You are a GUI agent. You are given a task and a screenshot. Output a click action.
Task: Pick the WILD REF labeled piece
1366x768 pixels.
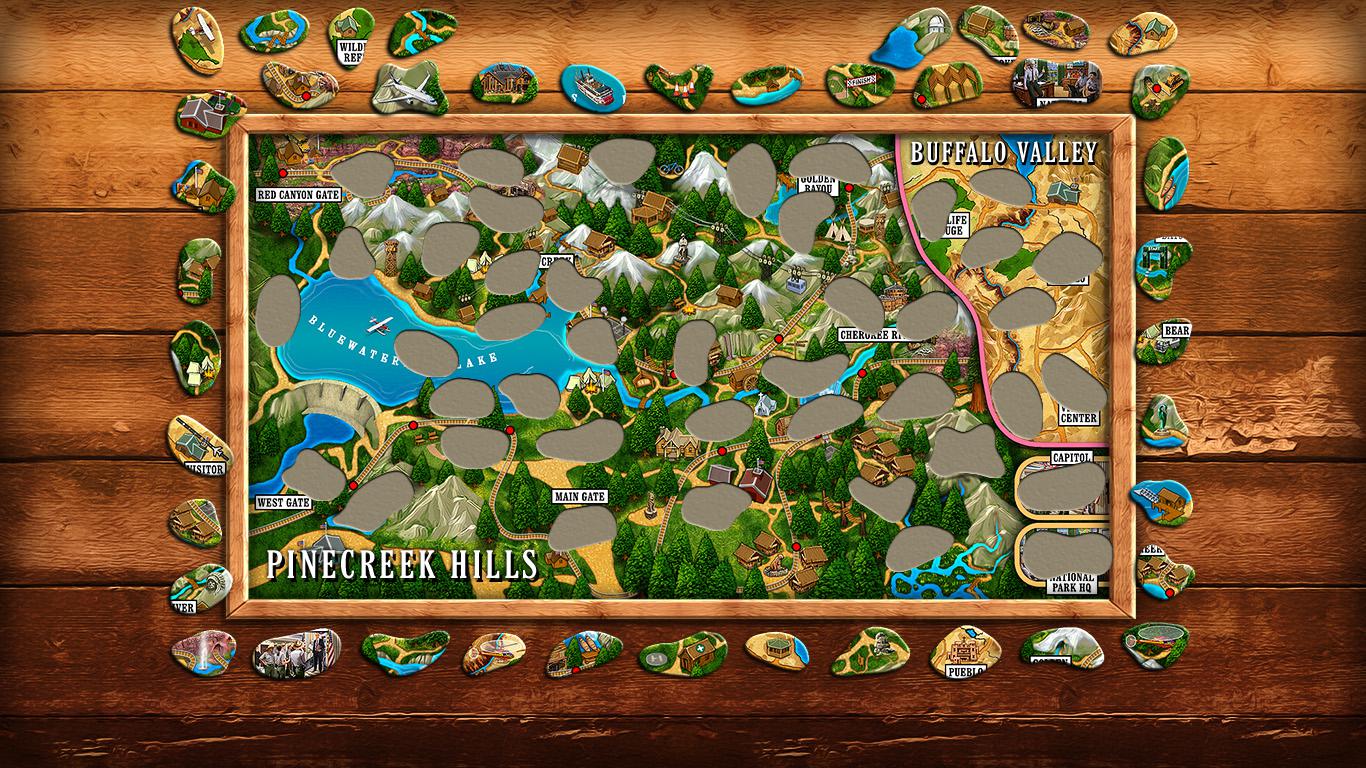coord(350,38)
